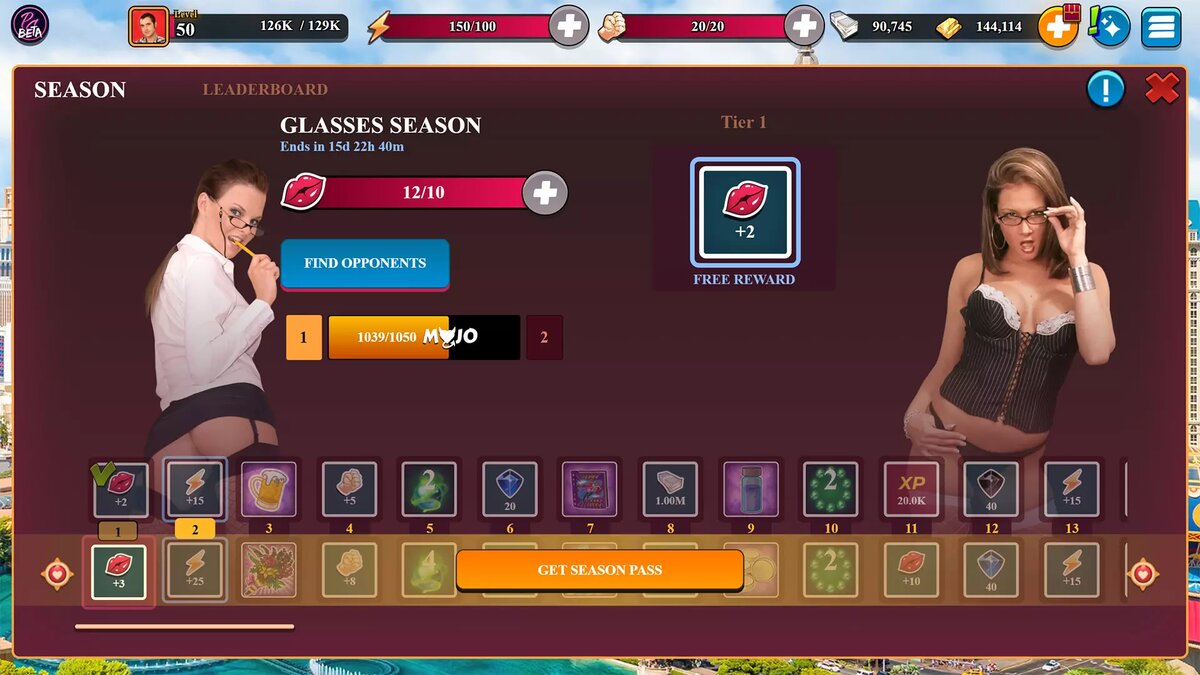This screenshot has width=1200, height=675.
Task: Close the Season window
Action: [x=1161, y=89]
